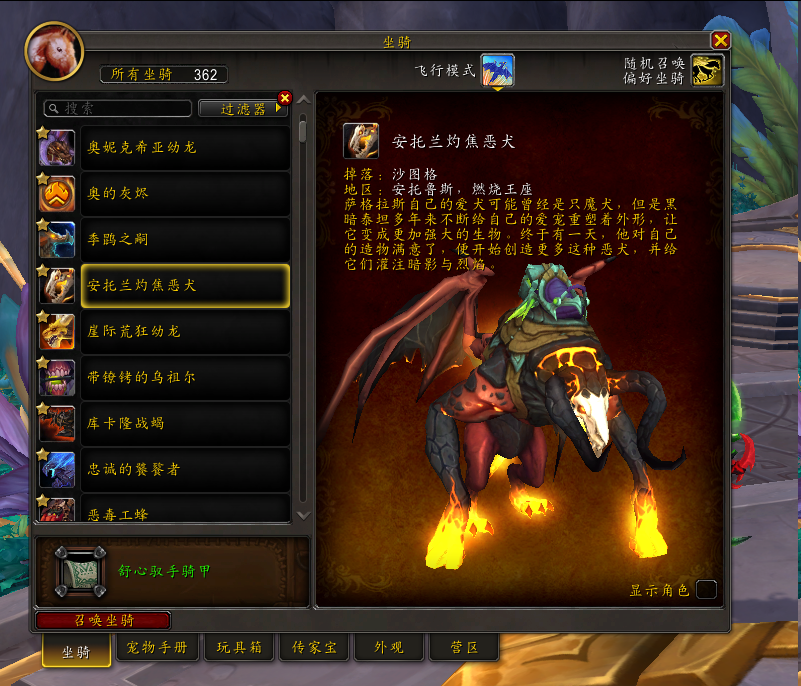This screenshot has height=686, width=801.
Task: Open the 玩具箱 toy box tab
Action: pyautogui.click(x=239, y=648)
